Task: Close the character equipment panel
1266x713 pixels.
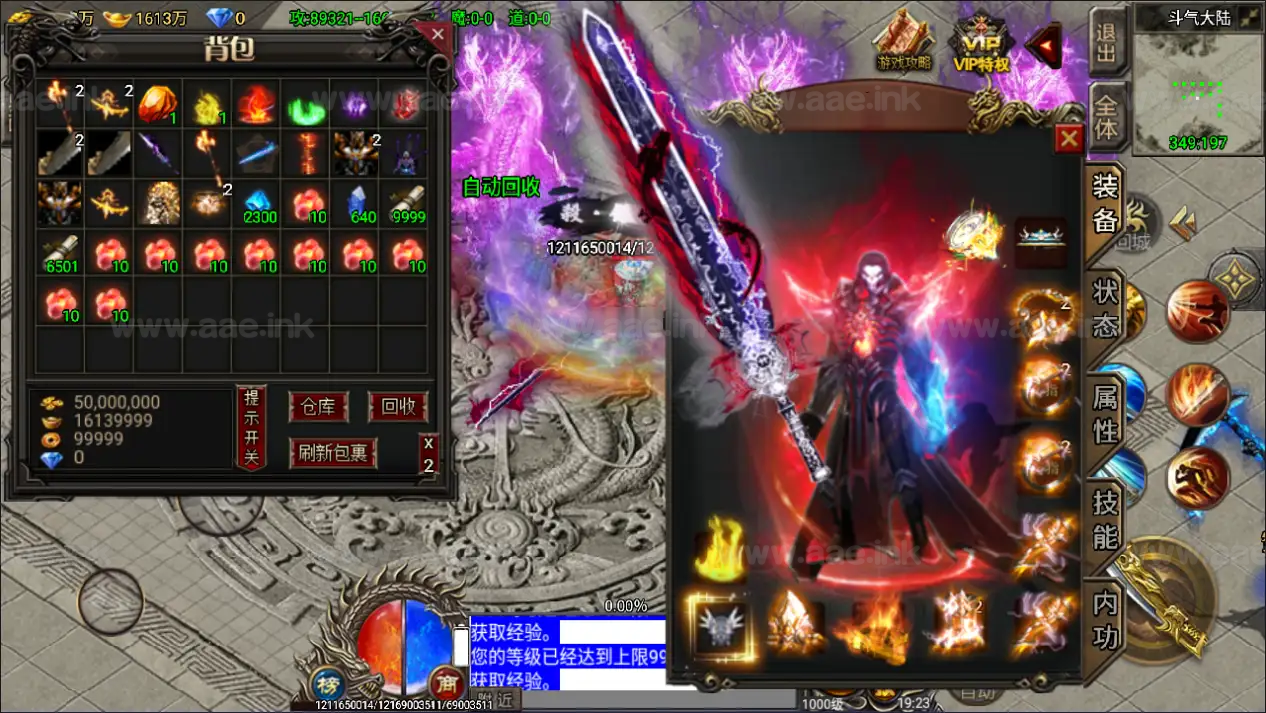Action: 1069,138
